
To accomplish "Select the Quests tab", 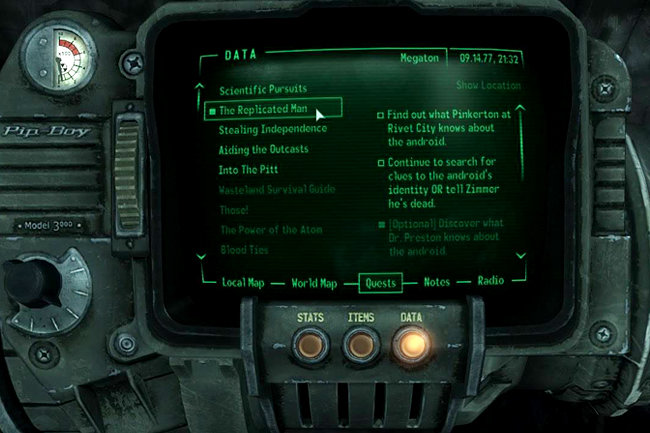I will pos(380,283).
